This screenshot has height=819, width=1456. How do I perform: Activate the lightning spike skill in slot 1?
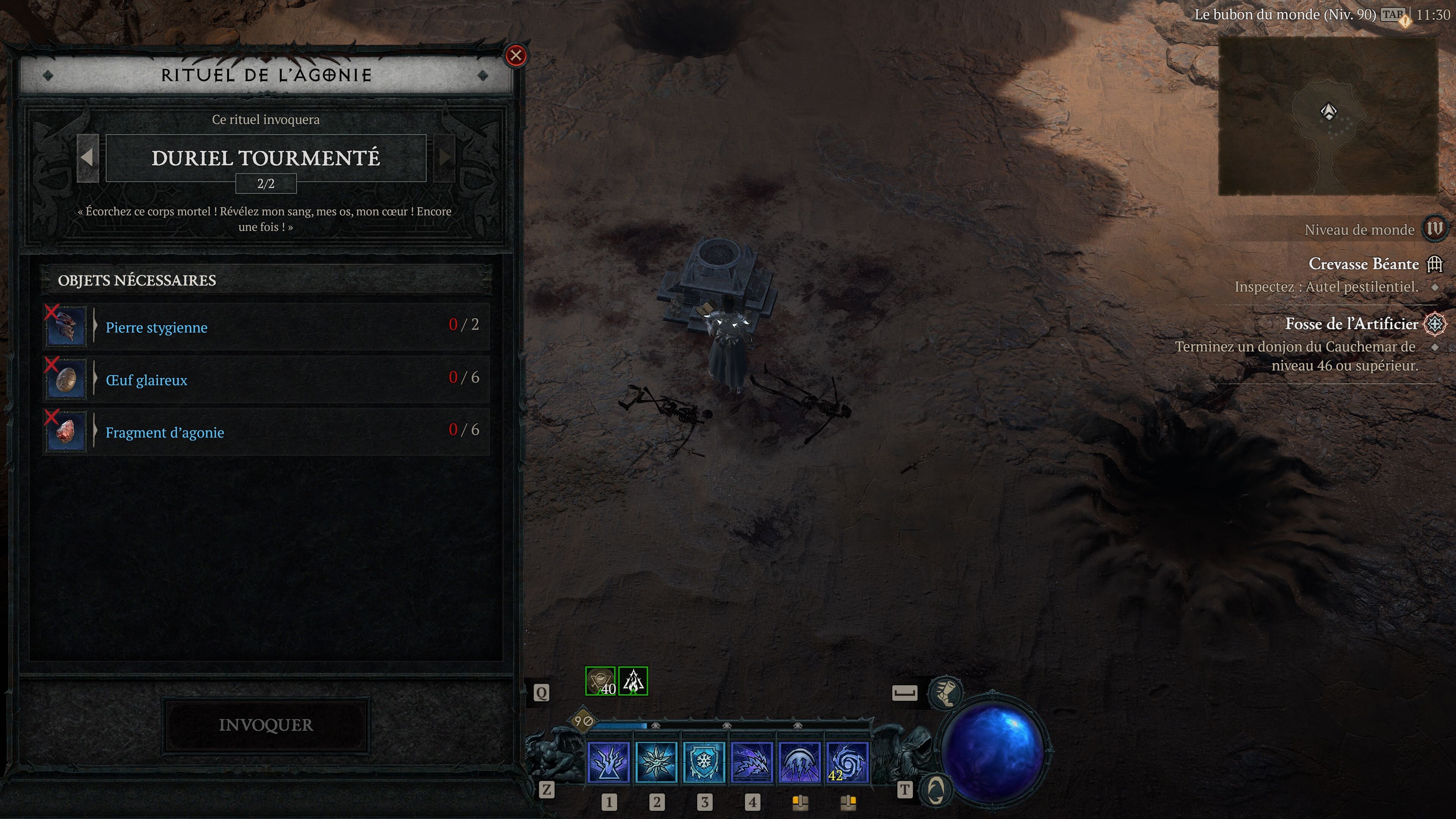tap(609, 763)
